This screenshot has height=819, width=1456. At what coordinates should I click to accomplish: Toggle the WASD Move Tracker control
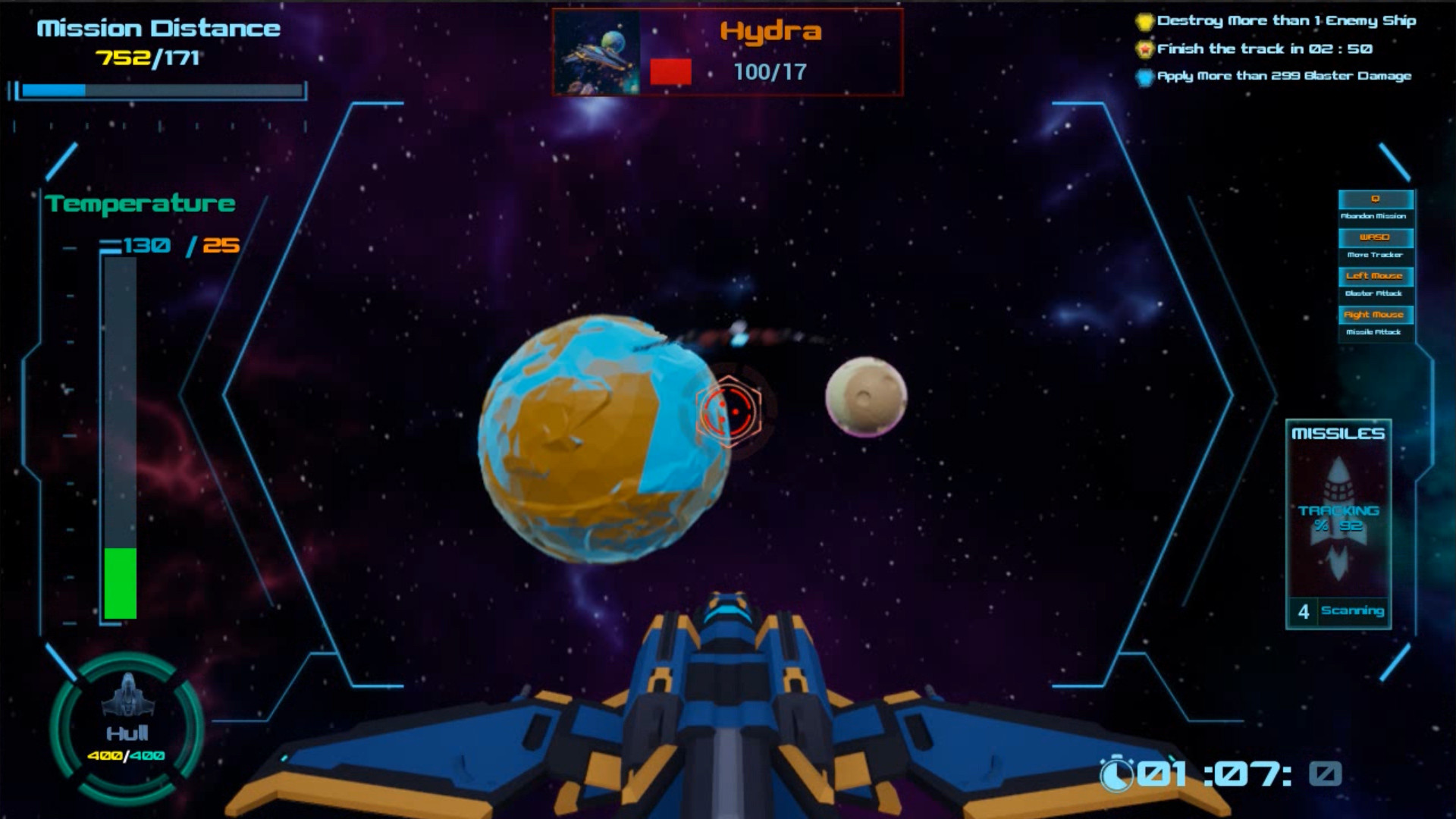1375,237
